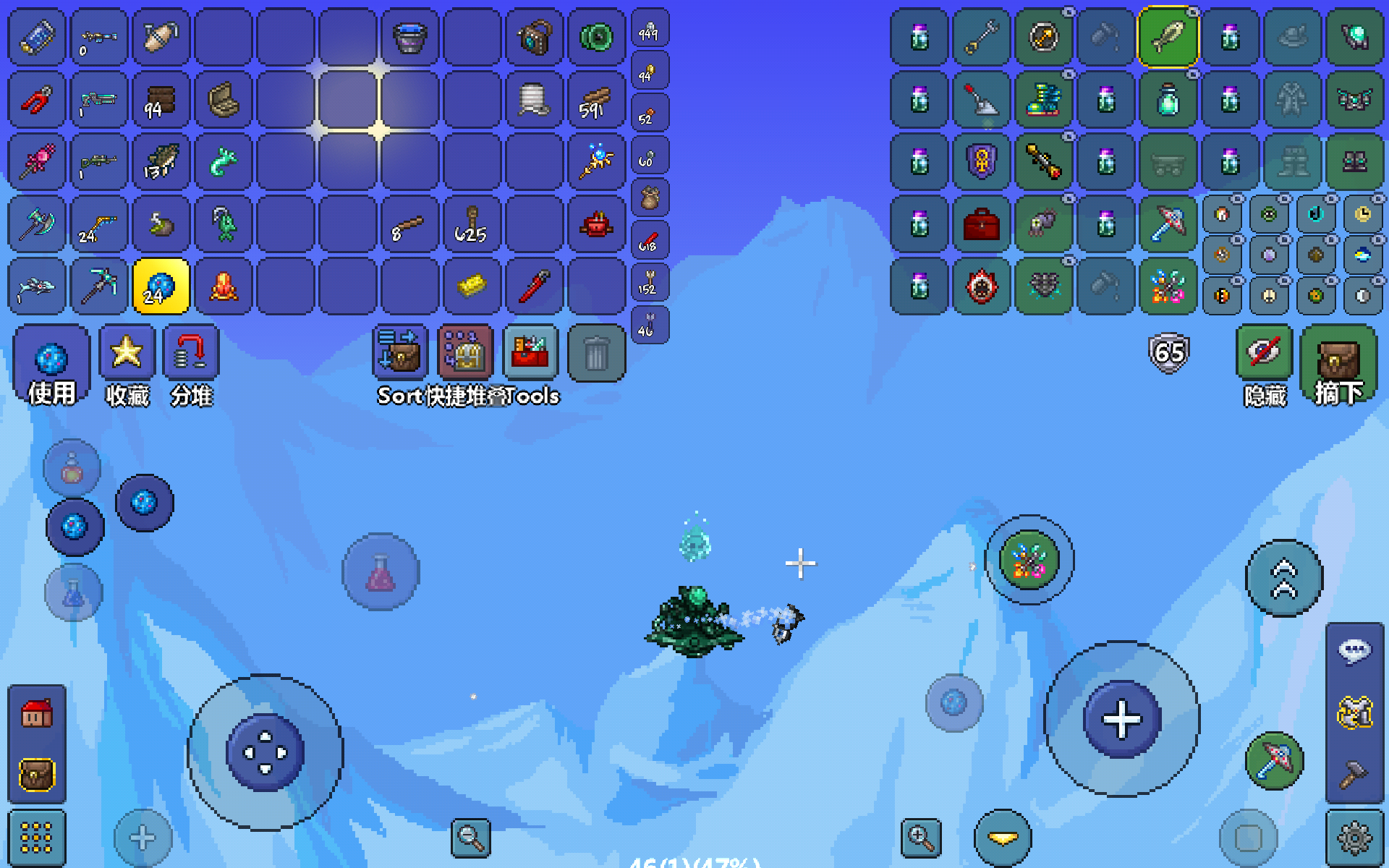Open the settings gear button

click(1354, 838)
